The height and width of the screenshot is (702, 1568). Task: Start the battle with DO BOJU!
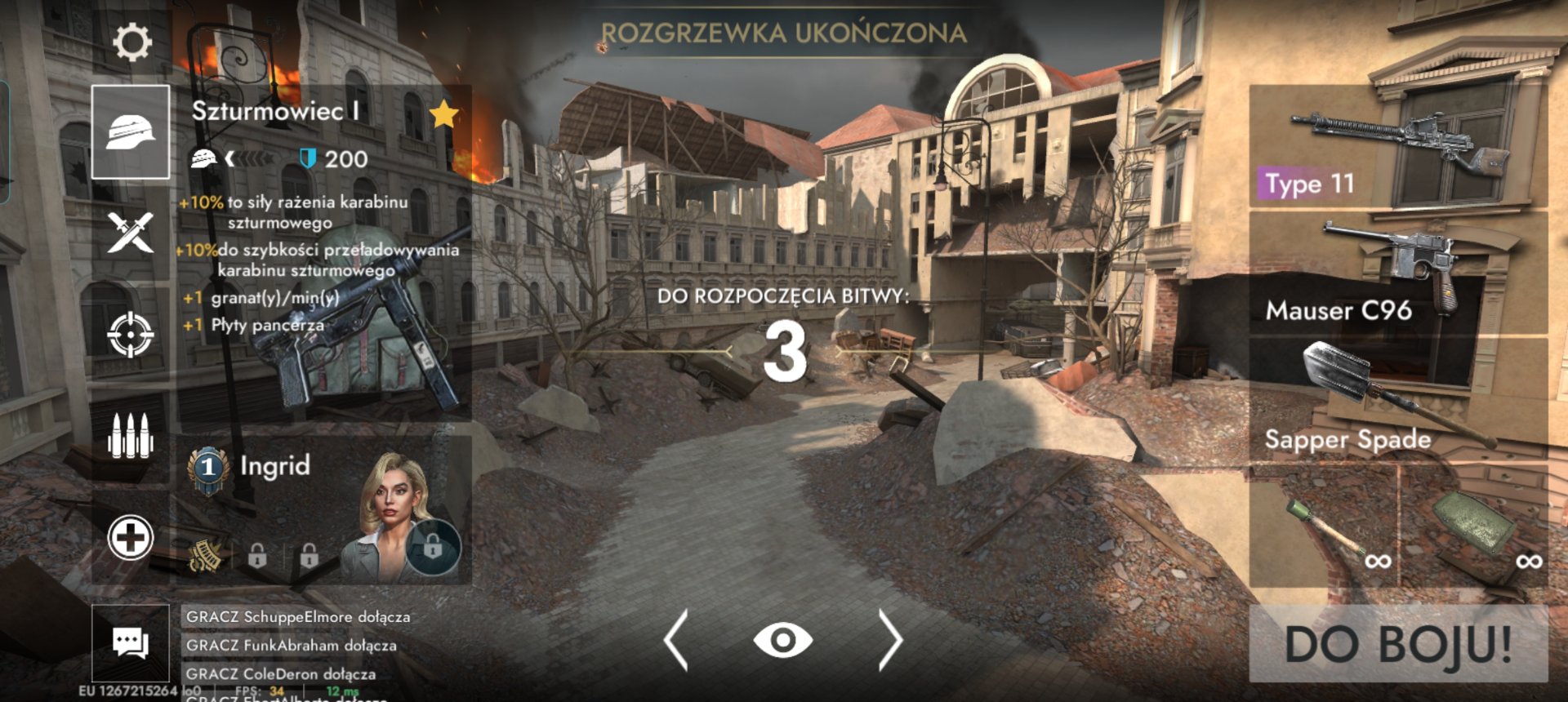[x=1398, y=643]
